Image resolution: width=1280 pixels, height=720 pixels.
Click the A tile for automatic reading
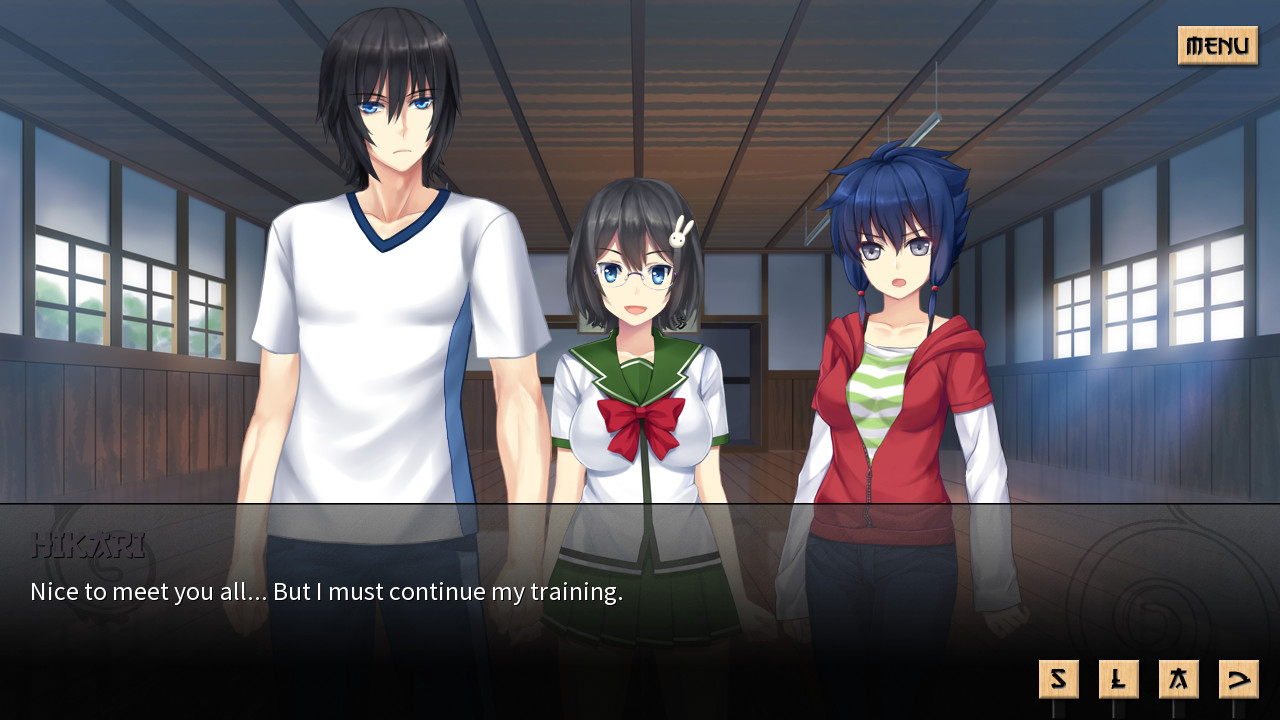[x=1178, y=678]
